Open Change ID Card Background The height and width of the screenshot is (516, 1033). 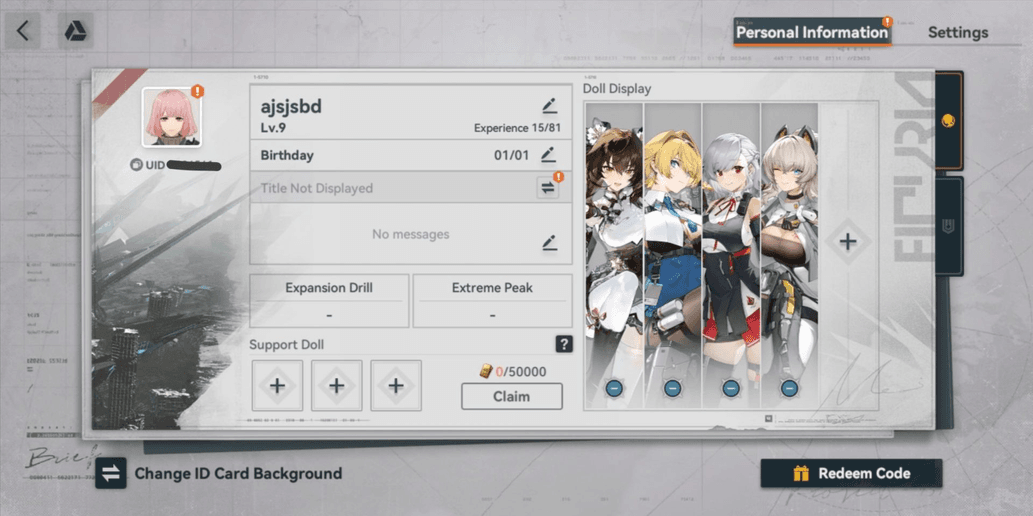[x=219, y=473]
